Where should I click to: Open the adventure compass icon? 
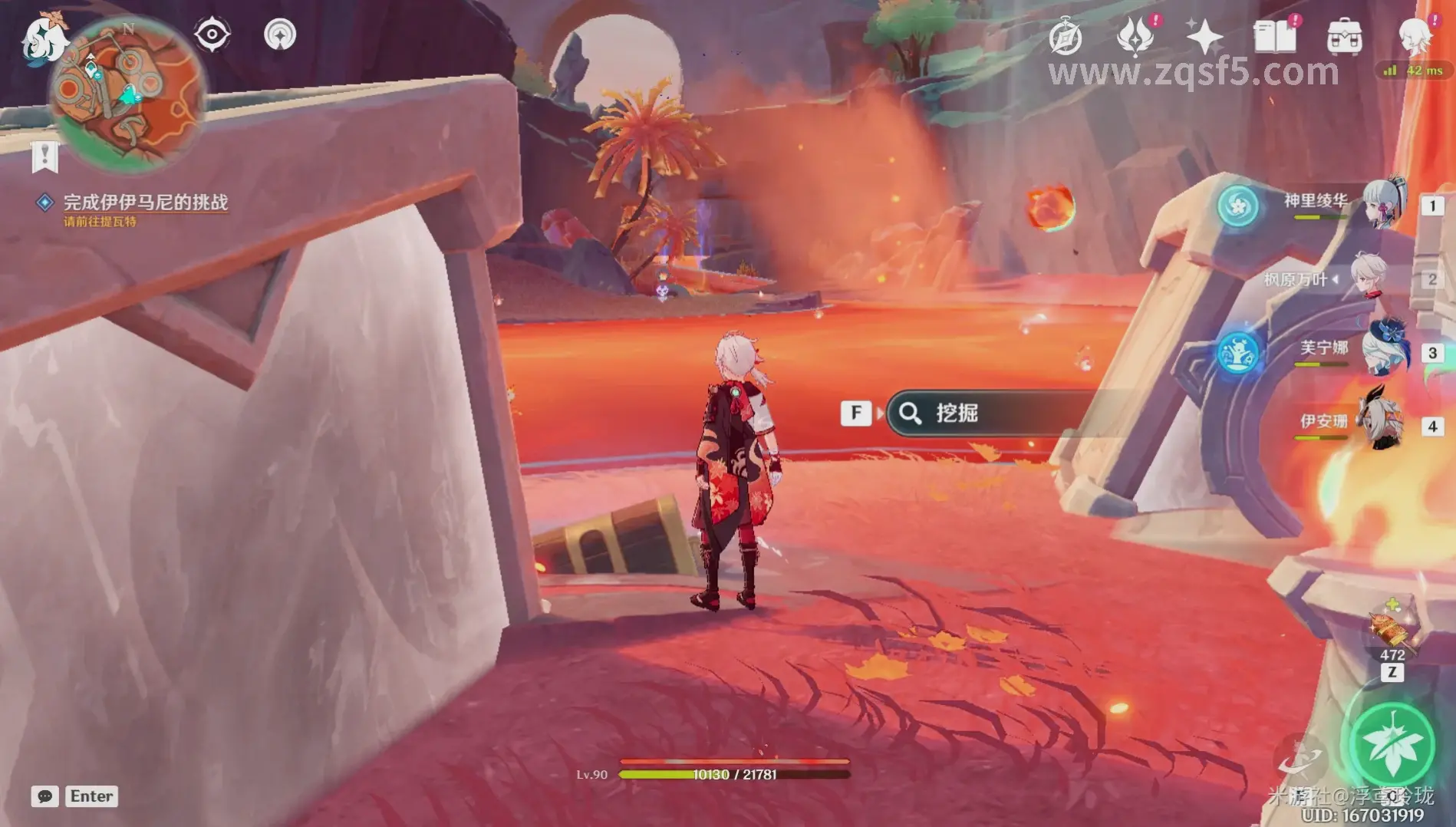click(1066, 37)
